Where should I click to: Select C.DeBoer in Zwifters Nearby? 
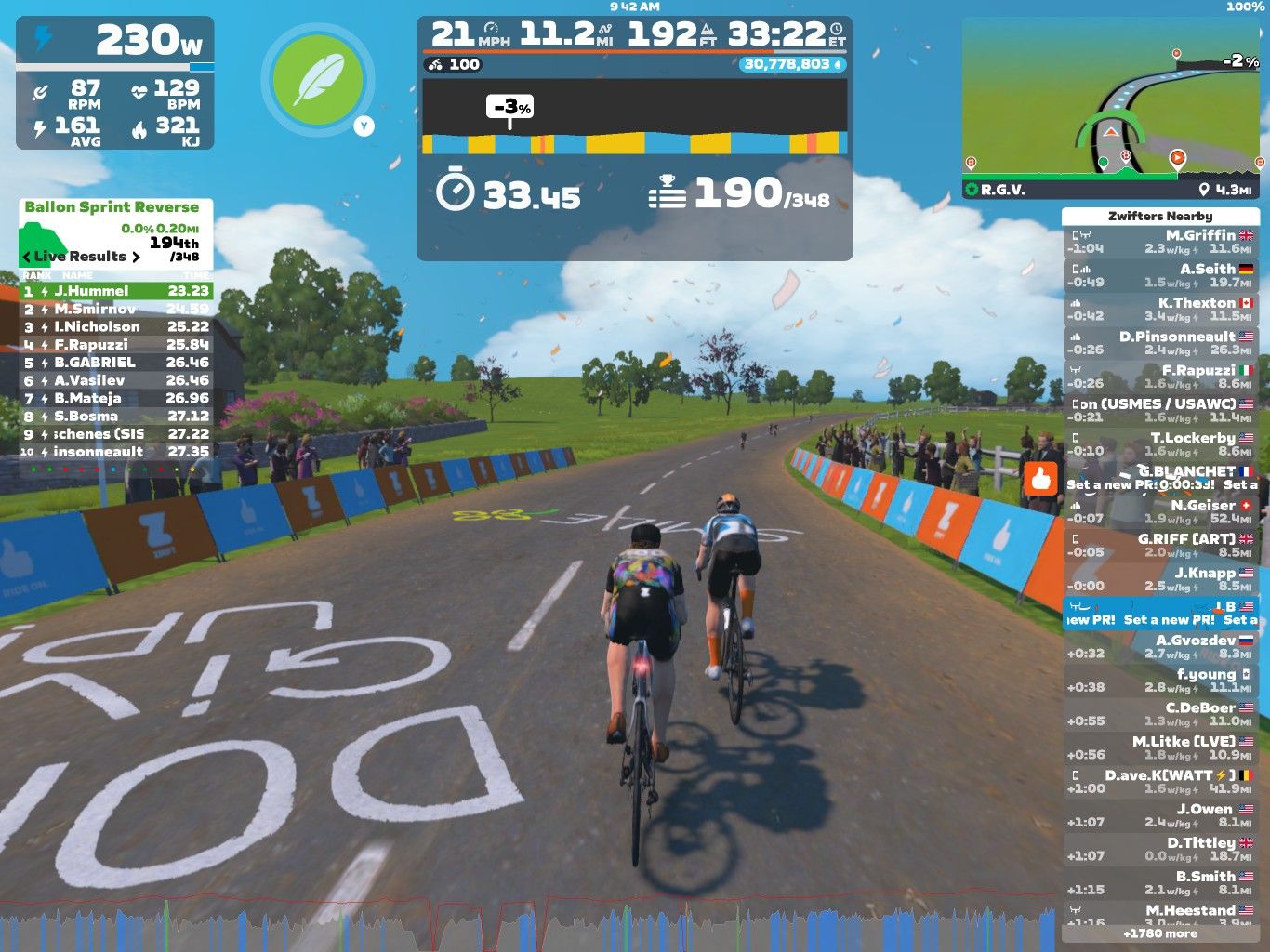[1160, 714]
